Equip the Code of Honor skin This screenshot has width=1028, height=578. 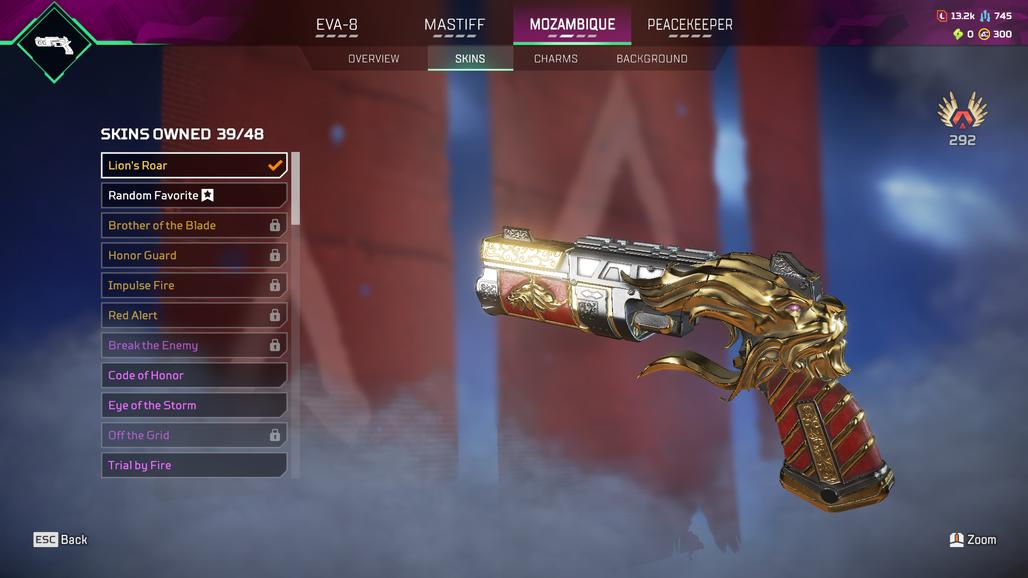click(x=194, y=375)
